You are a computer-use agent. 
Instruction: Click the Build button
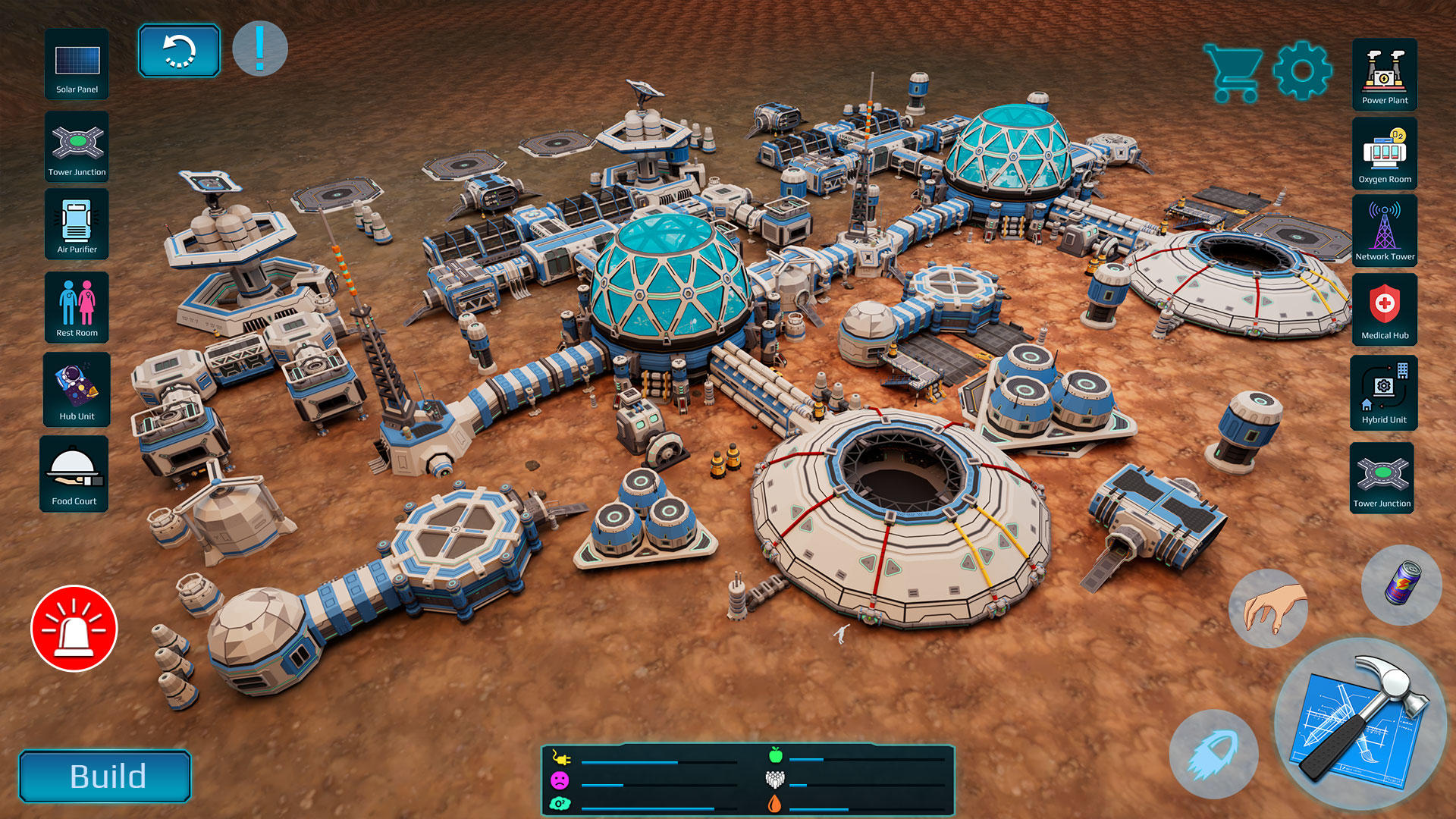click(x=105, y=777)
